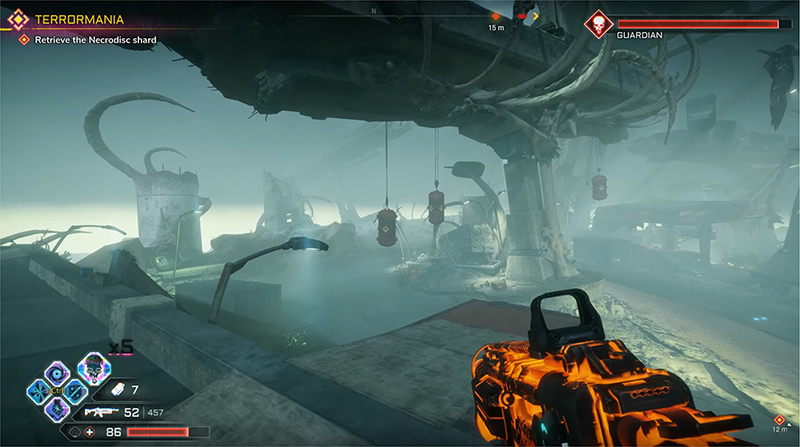The width and height of the screenshot is (800, 447).
Task: Click the 12 m waypoint marker
Action: pos(779,418)
